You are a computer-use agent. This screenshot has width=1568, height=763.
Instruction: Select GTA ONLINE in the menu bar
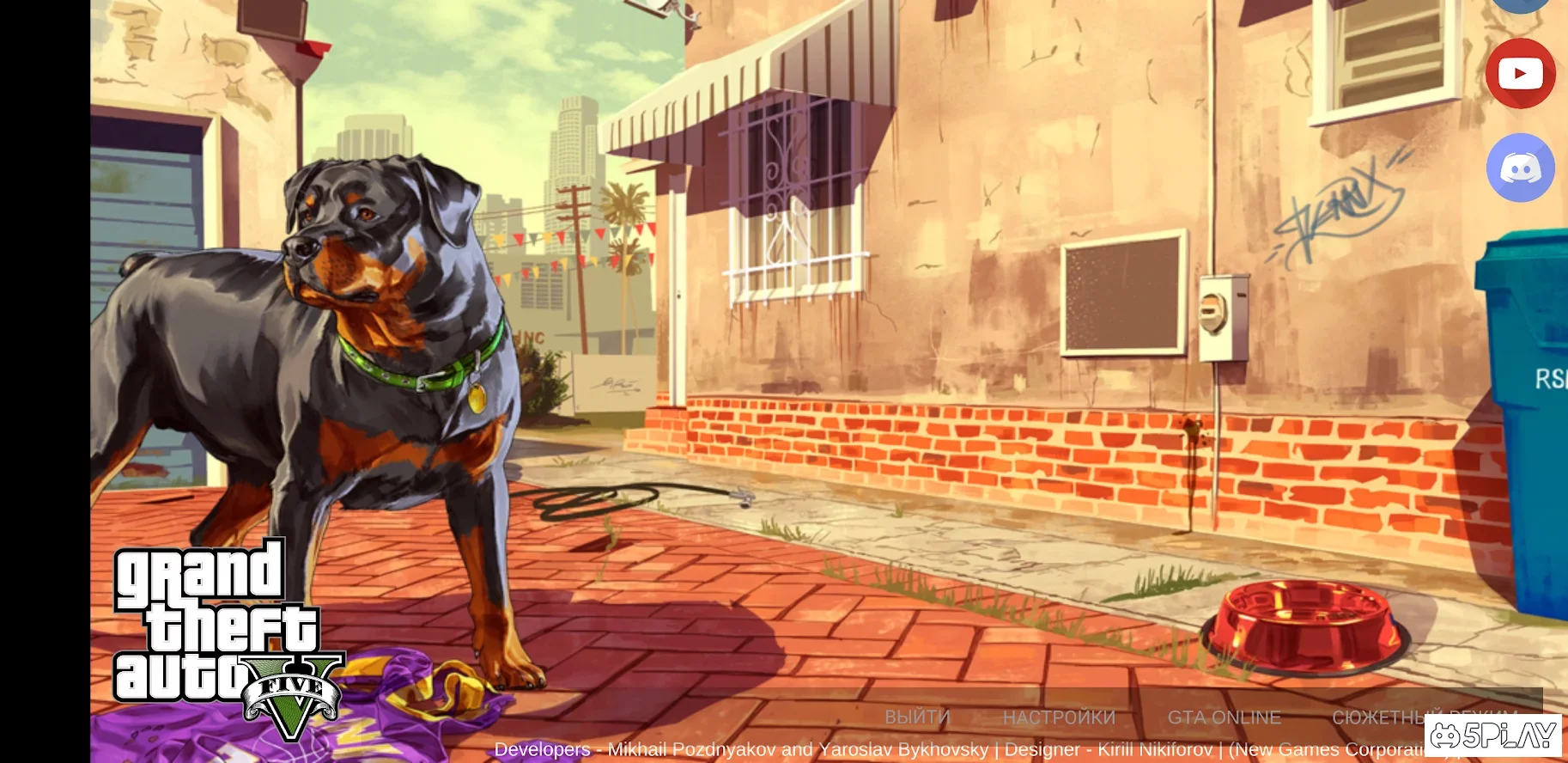click(1225, 717)
